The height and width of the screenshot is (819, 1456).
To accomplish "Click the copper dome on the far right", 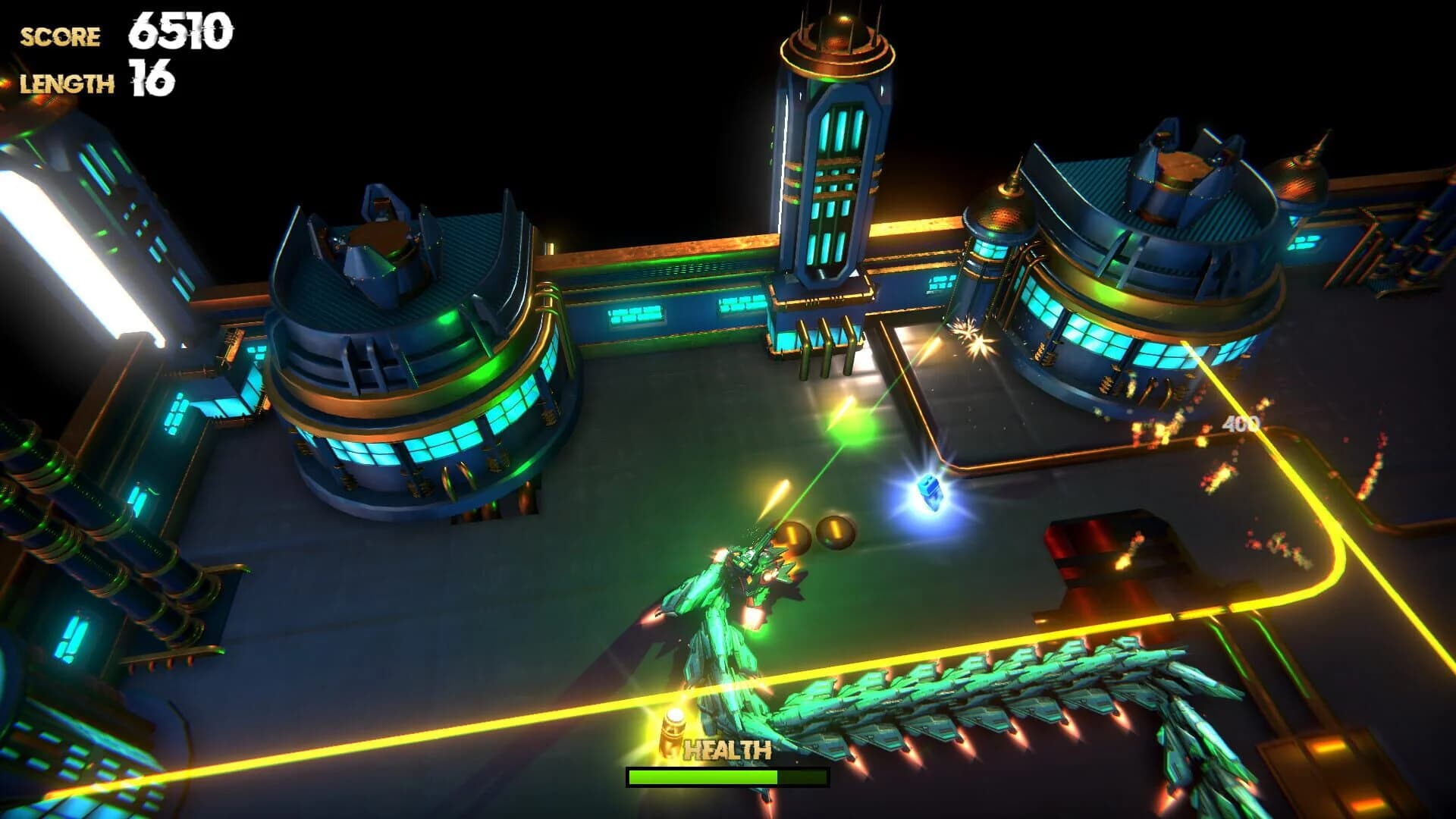I will [1301, 178].
